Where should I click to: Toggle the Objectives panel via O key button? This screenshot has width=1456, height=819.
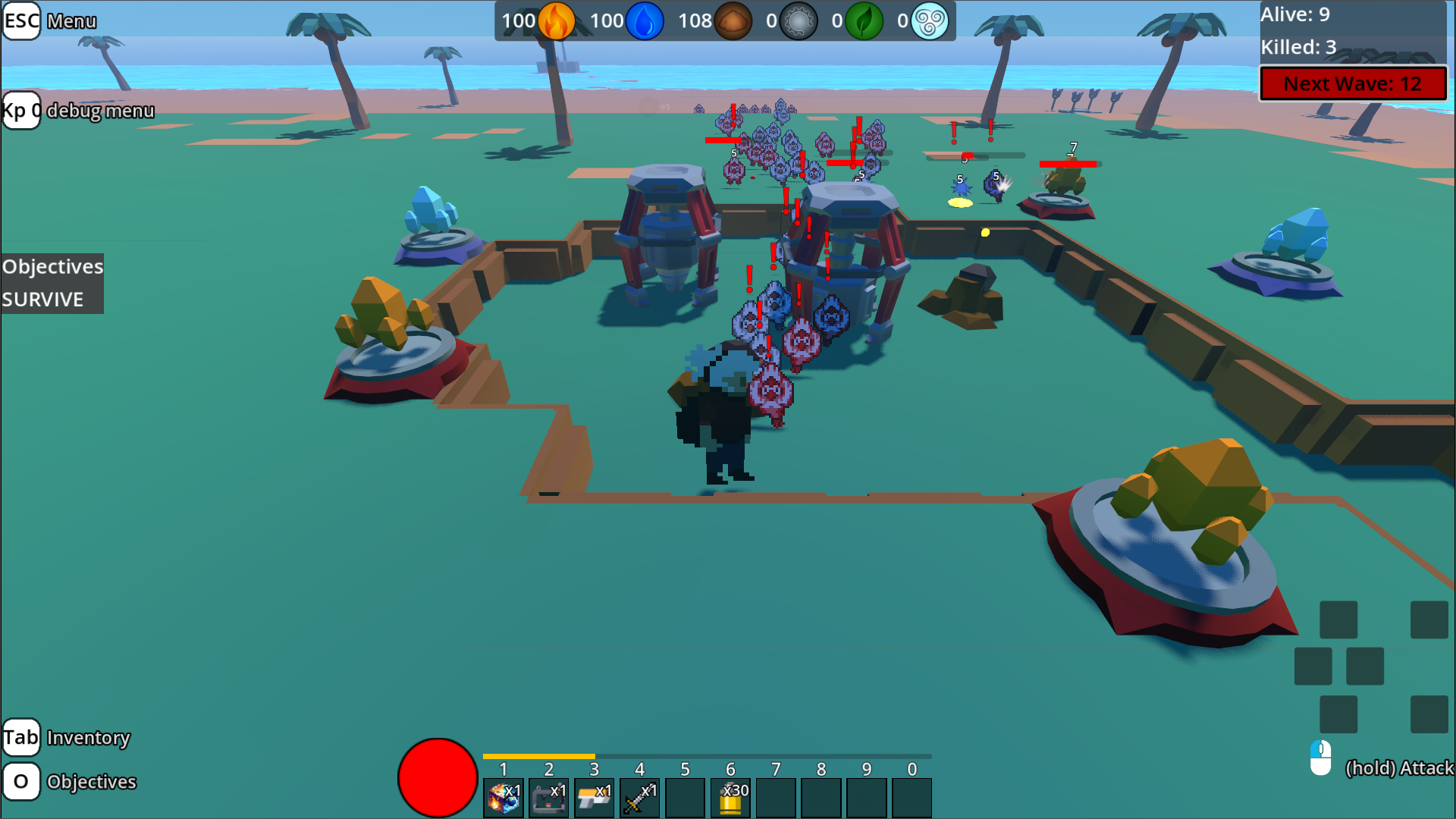coord(21,781)
